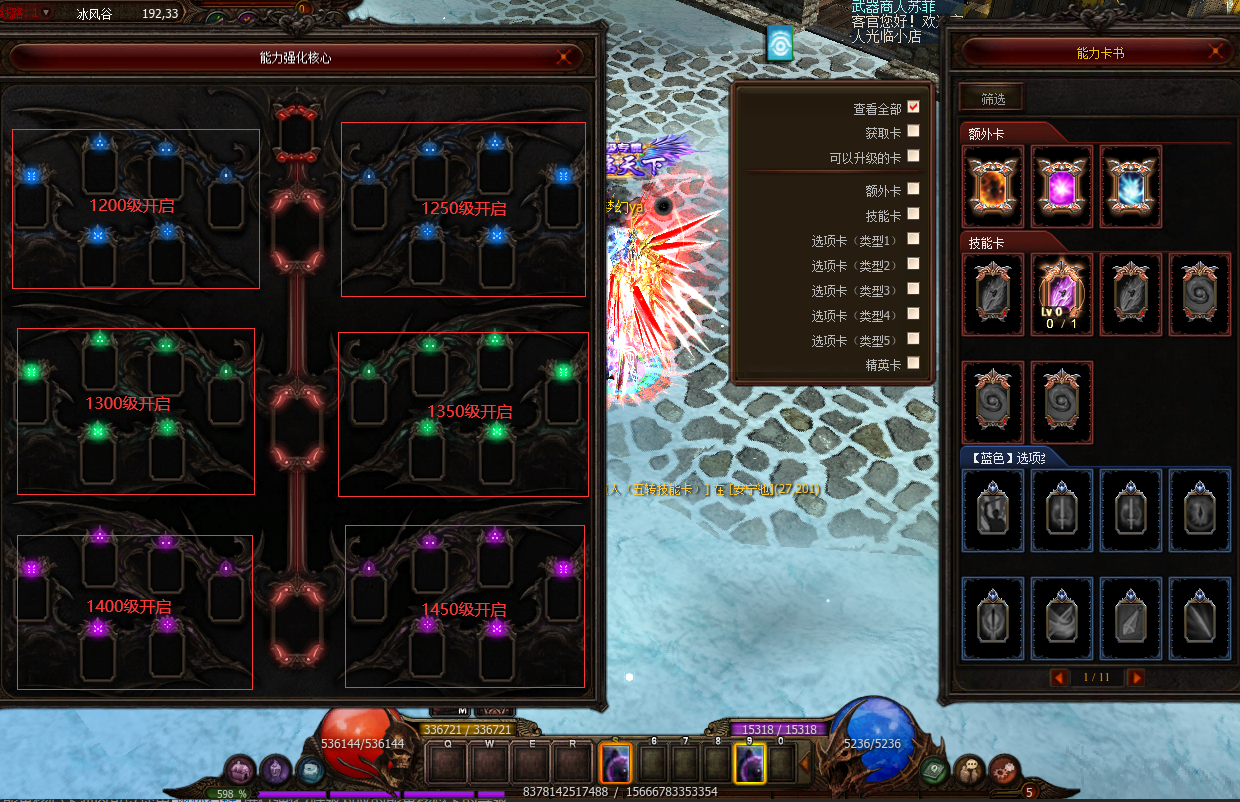Open the green book menu icon
The width and height of the screenshot is (1240, 802).
[x=935, y=770]
